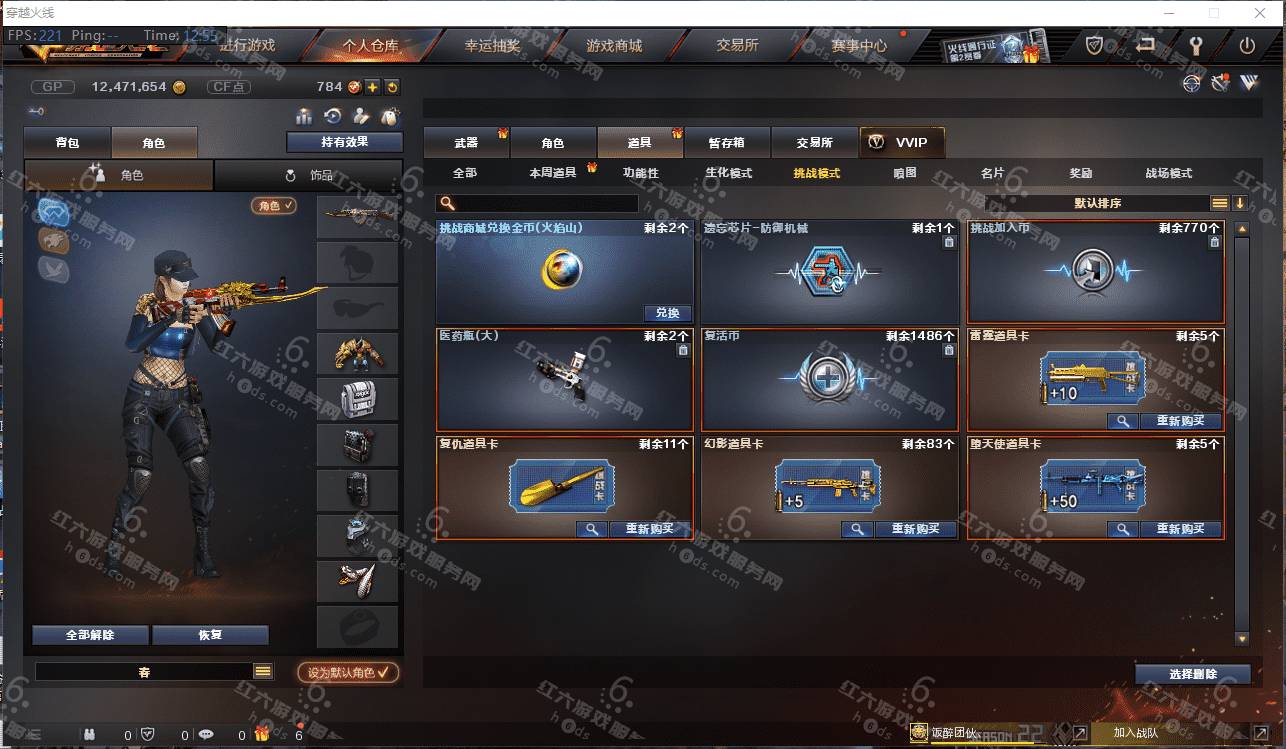Select the 医药瓶(大) medicine bottle item
This screenshot has width=1286, height=749.
[x=564, y=380]
